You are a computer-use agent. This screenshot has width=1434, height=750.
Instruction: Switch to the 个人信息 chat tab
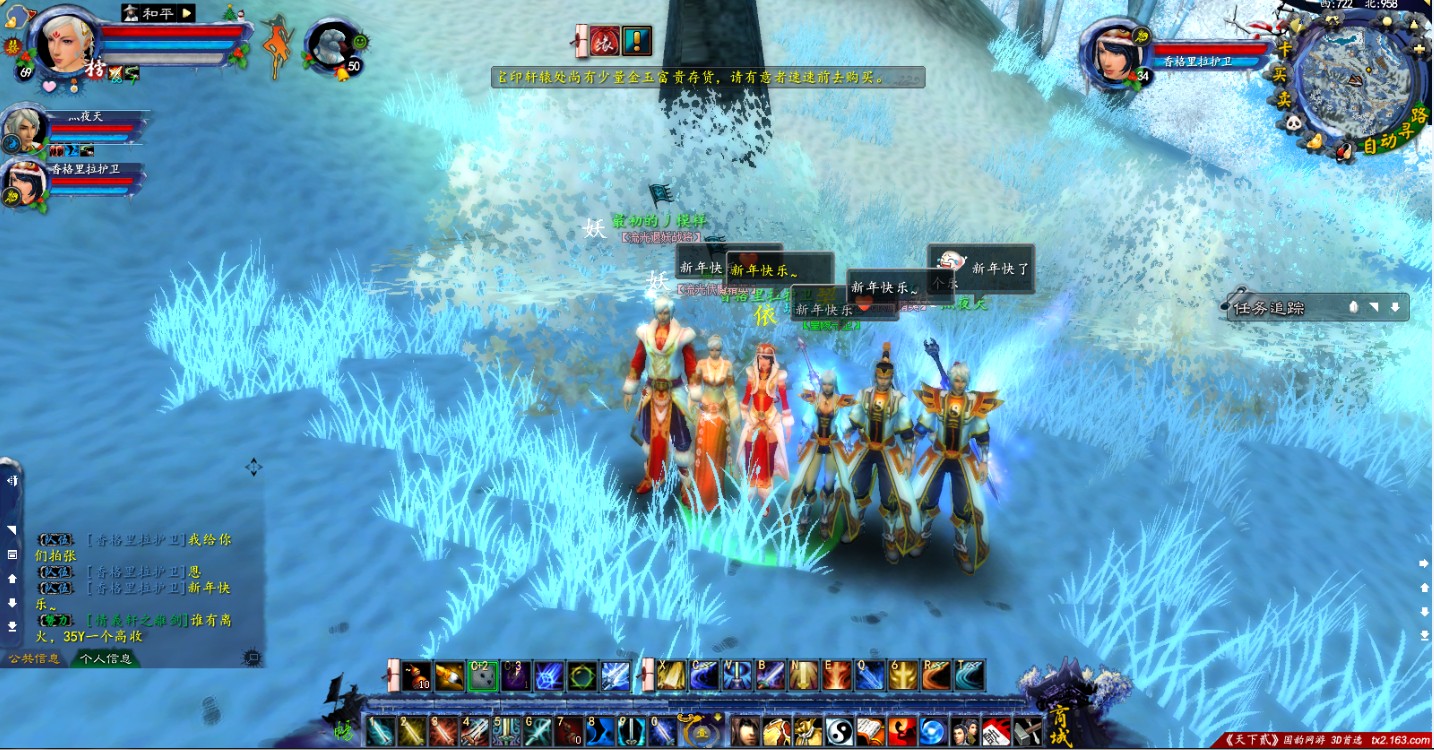[105, 659]
